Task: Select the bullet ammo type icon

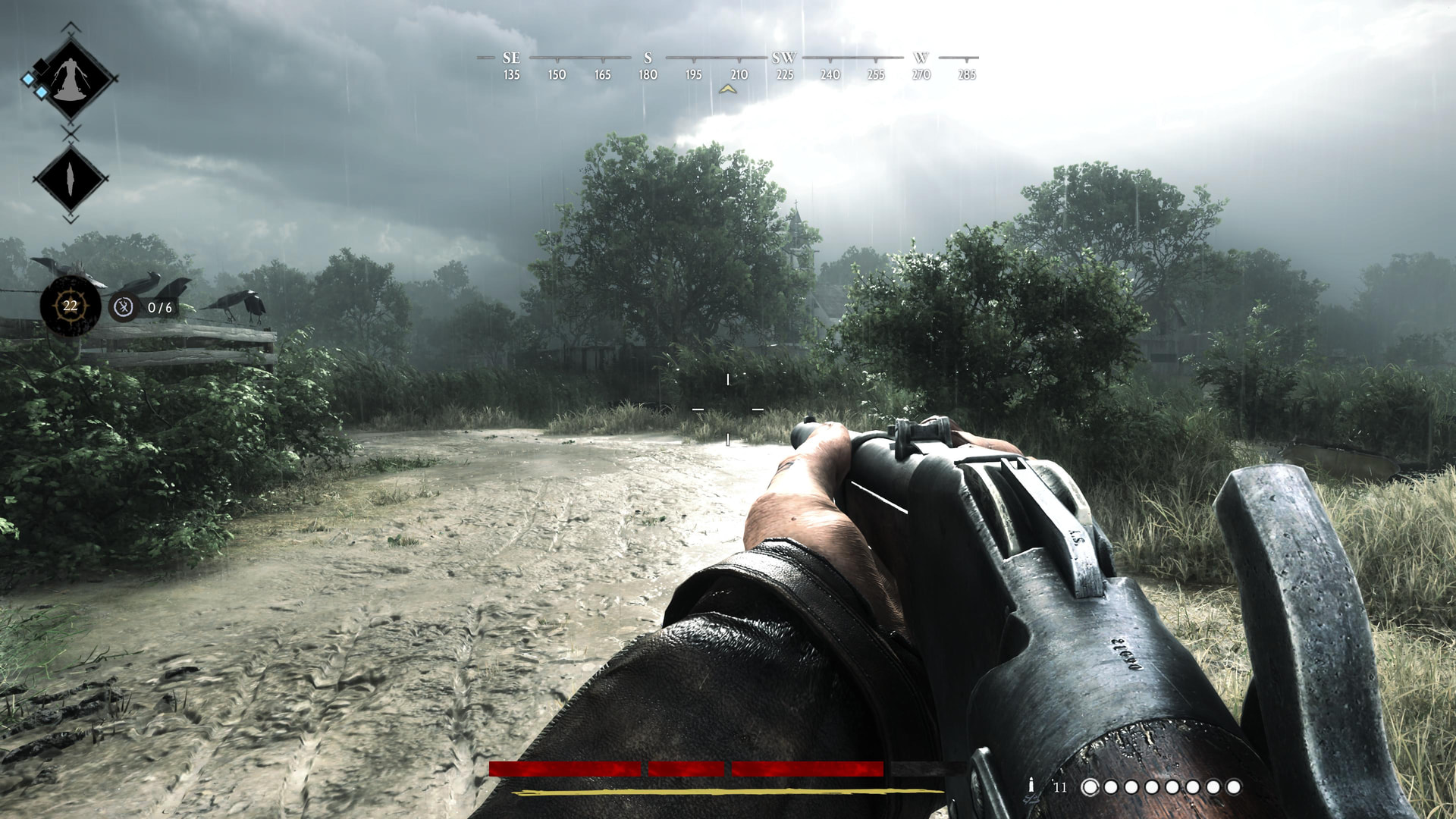Action: coord(1031,786)
